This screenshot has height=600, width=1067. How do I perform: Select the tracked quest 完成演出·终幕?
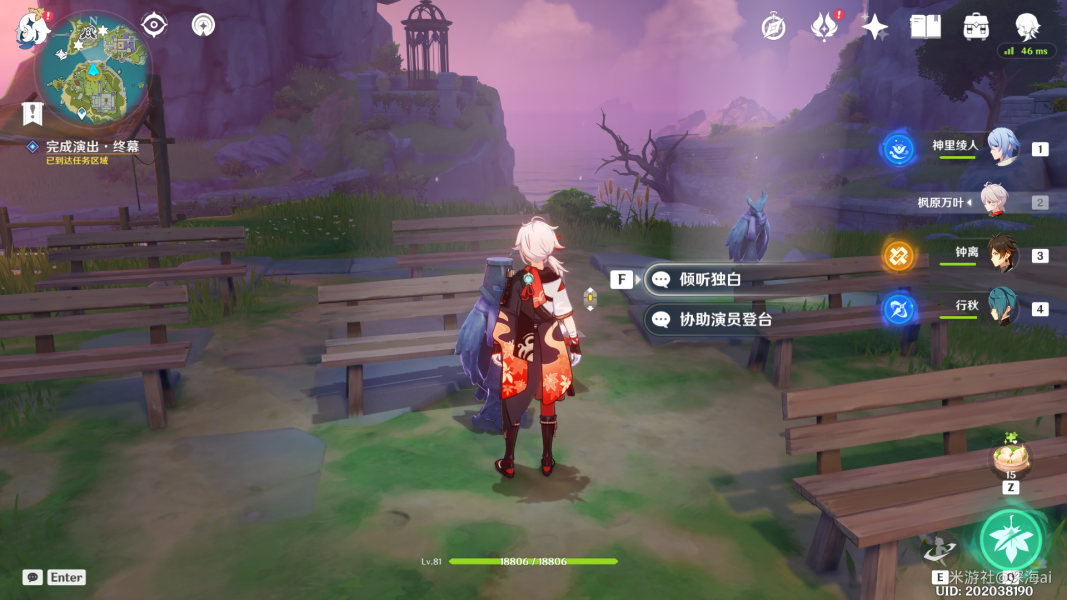click(92, 146)
